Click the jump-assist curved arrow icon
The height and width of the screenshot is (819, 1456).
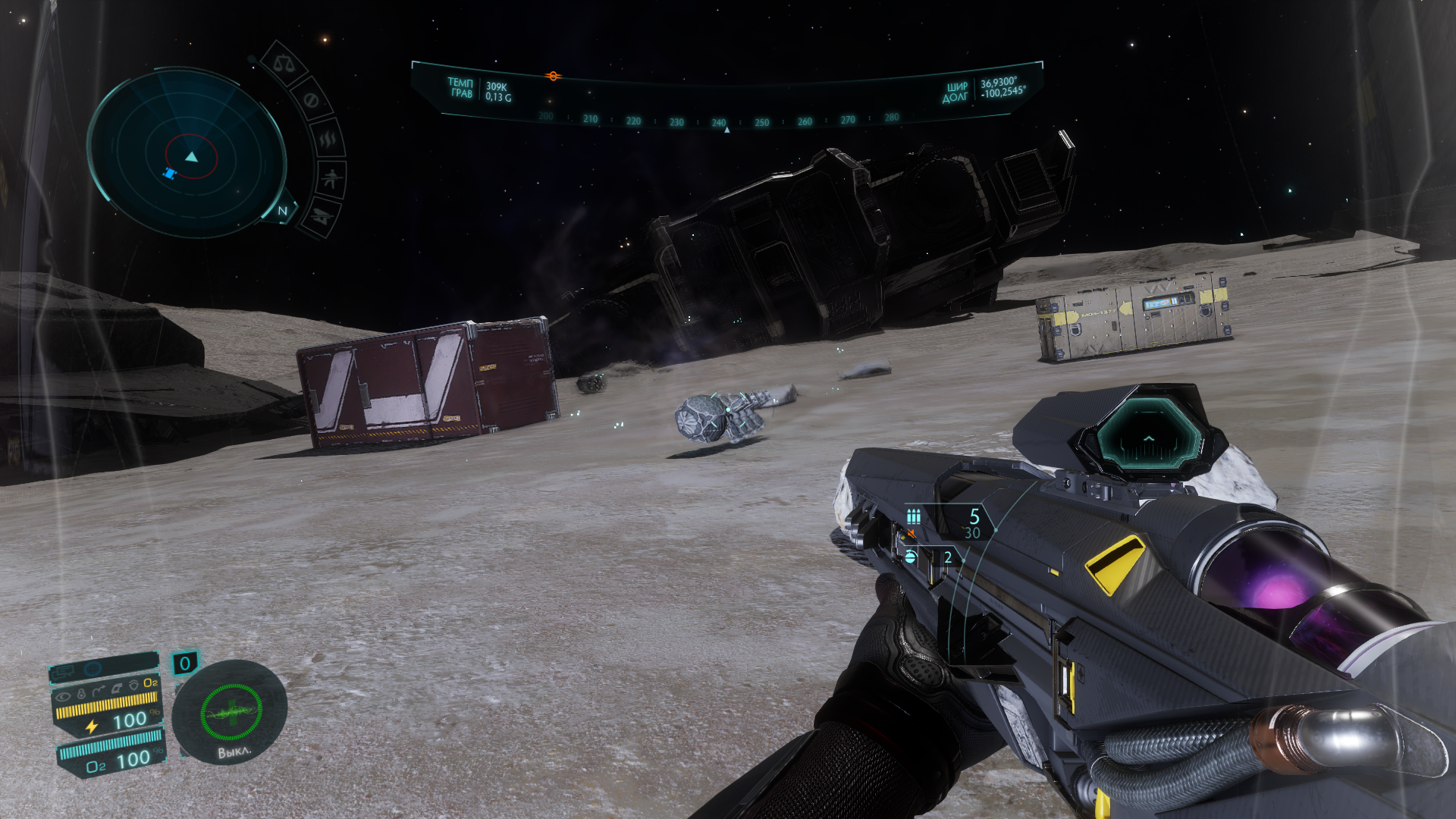pos(99,691)
